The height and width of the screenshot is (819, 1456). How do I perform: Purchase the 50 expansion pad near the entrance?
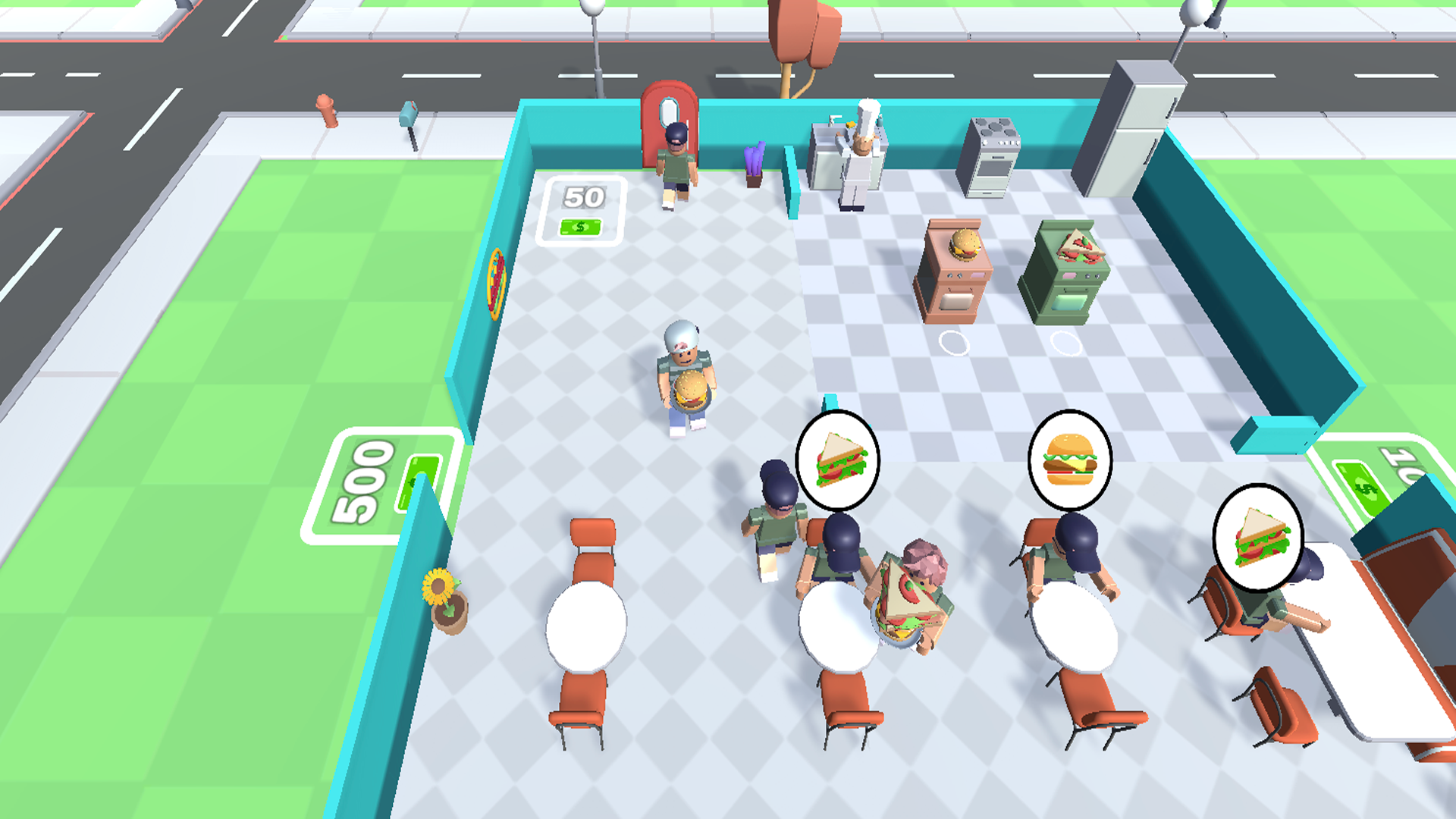[x=583, y=210]
